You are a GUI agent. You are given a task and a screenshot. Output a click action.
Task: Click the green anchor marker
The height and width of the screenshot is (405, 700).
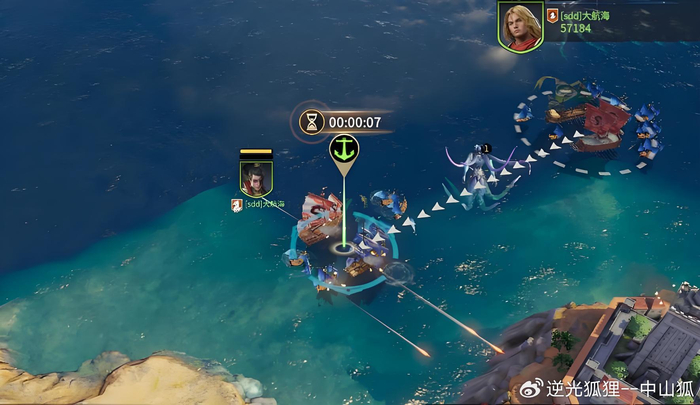[343, 150]
